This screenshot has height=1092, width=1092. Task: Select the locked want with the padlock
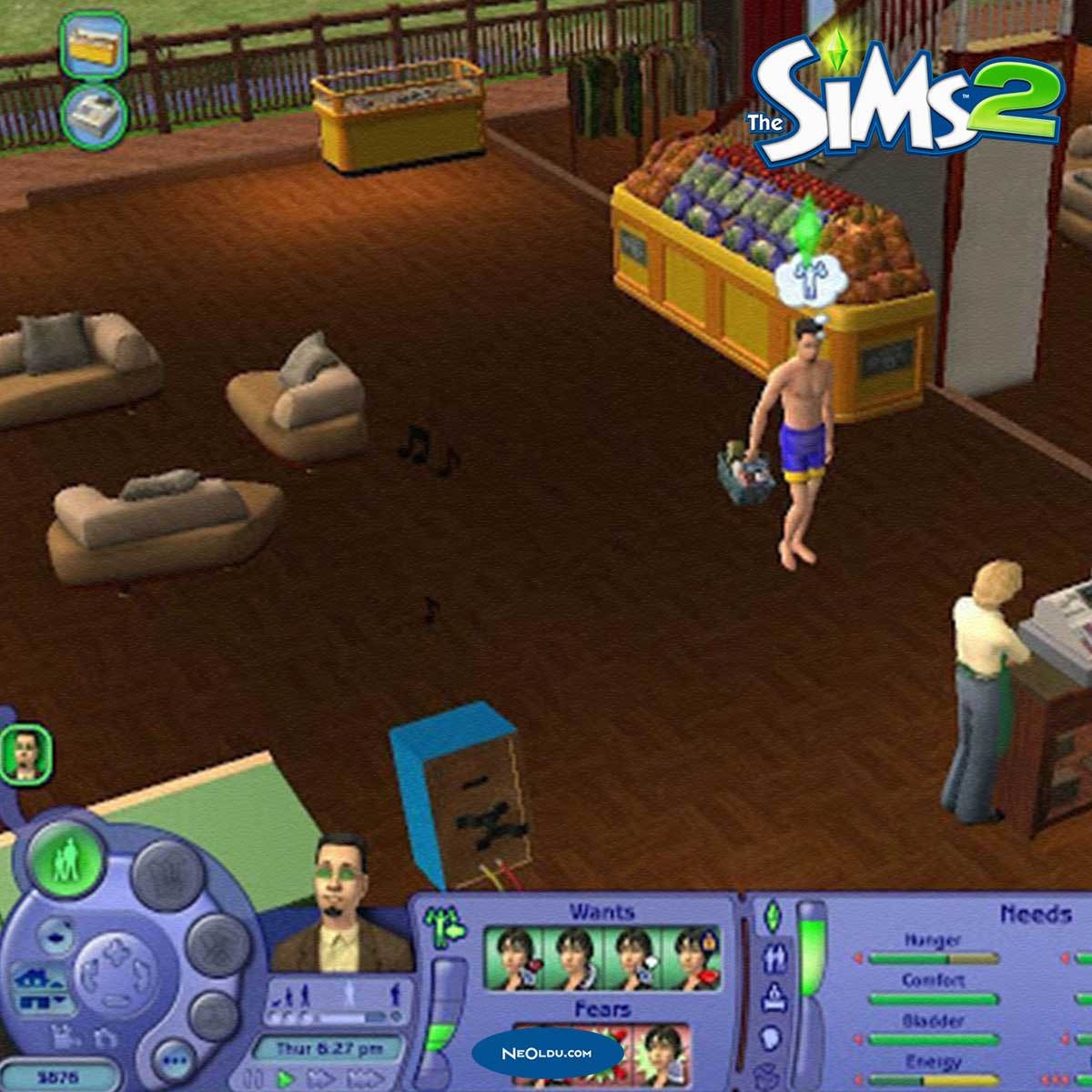pos(692,958)
